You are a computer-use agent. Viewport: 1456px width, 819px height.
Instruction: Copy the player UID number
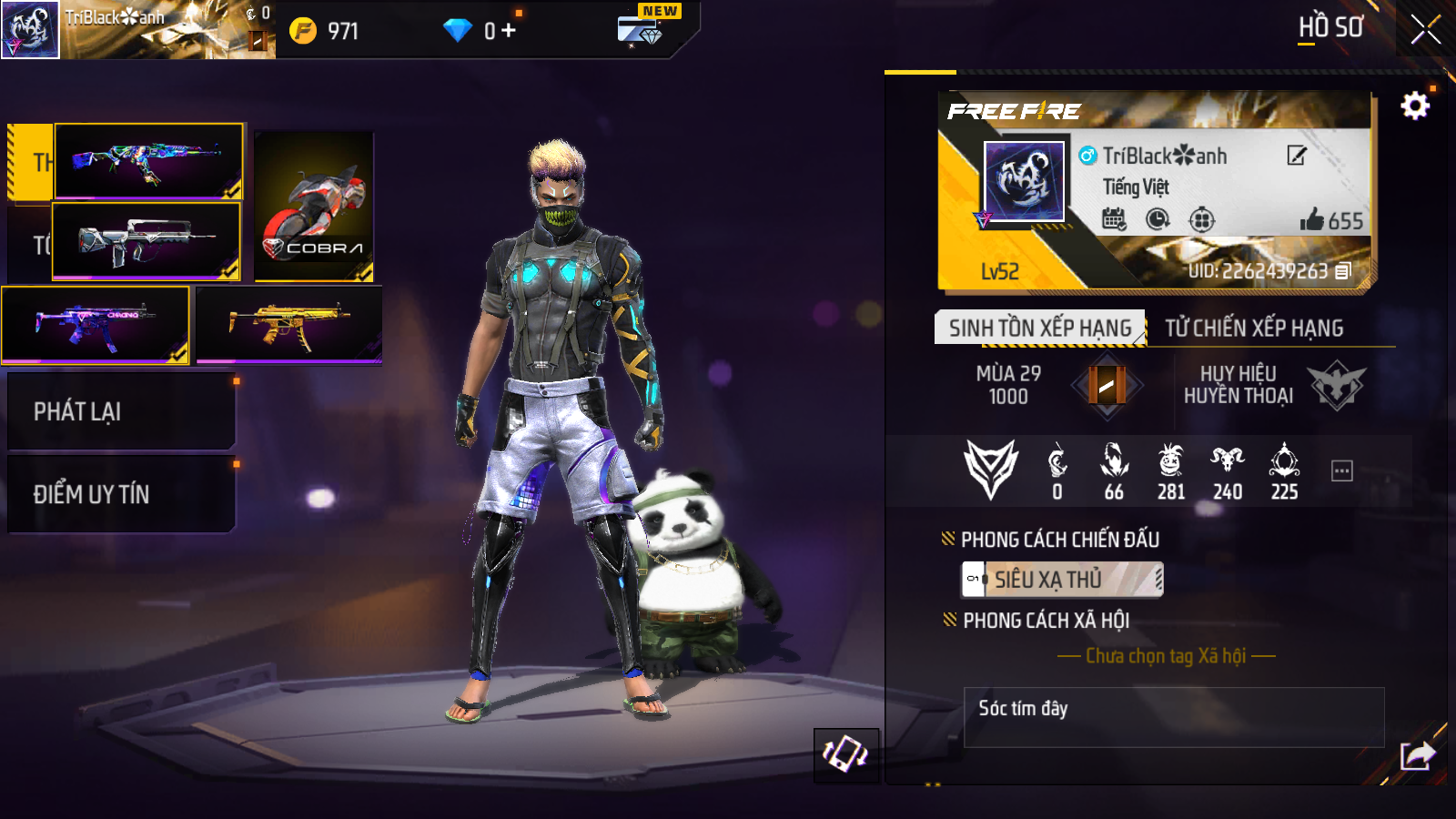pos(1343,271)
